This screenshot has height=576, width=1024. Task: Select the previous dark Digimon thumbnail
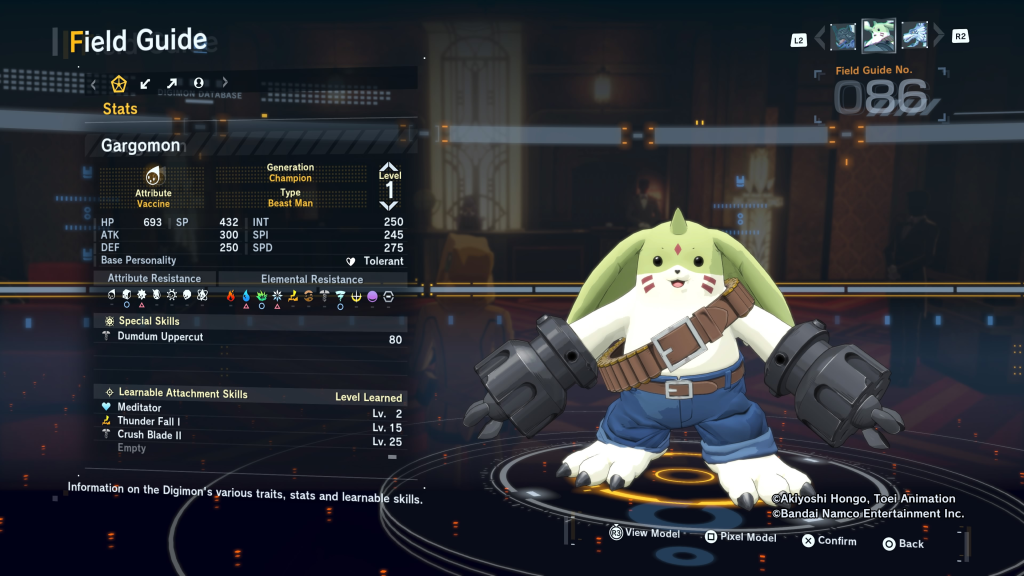click(x=843, y=37)
